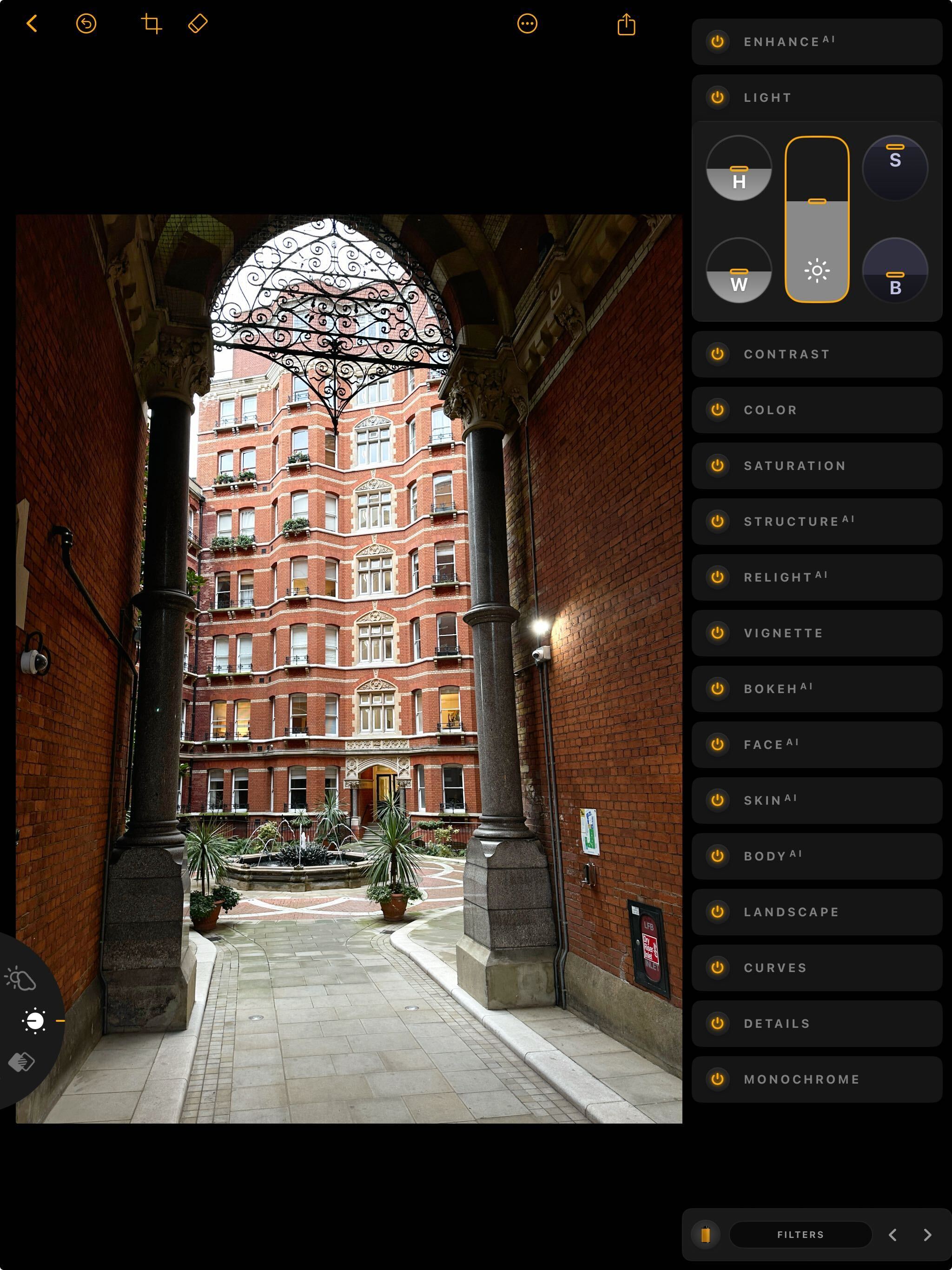The width and height of the screenshot is (952, 1270).
Task: Select the eraser tool icon
Action: [x=198, y=24]
